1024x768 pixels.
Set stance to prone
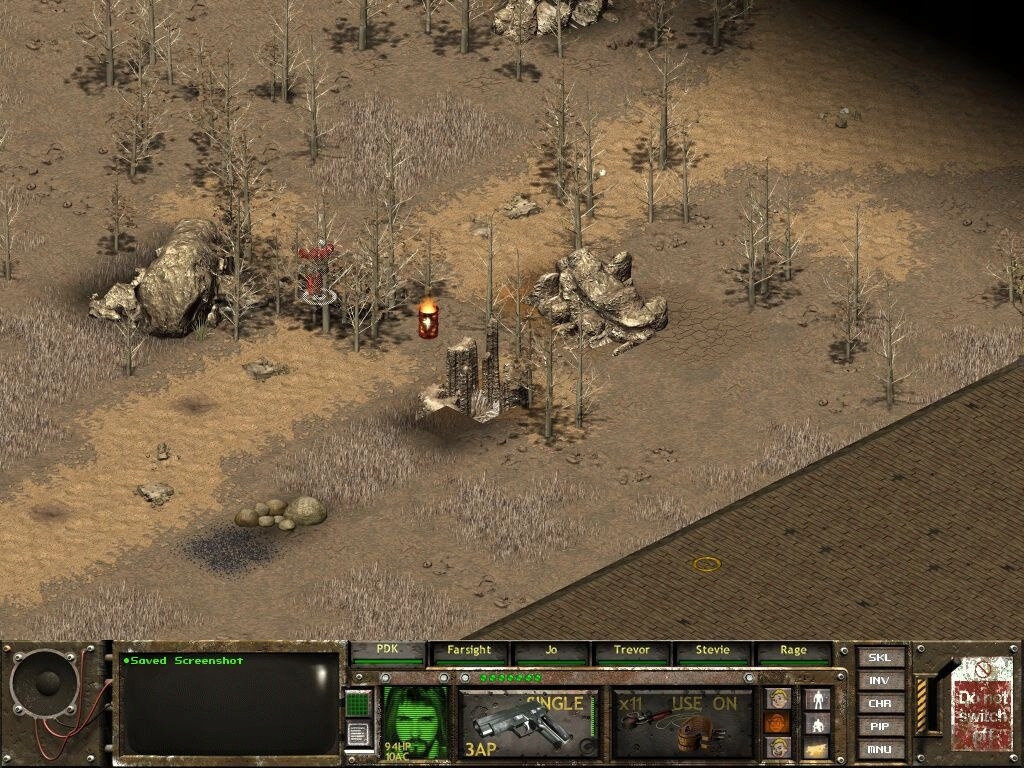tap(818, 748)
